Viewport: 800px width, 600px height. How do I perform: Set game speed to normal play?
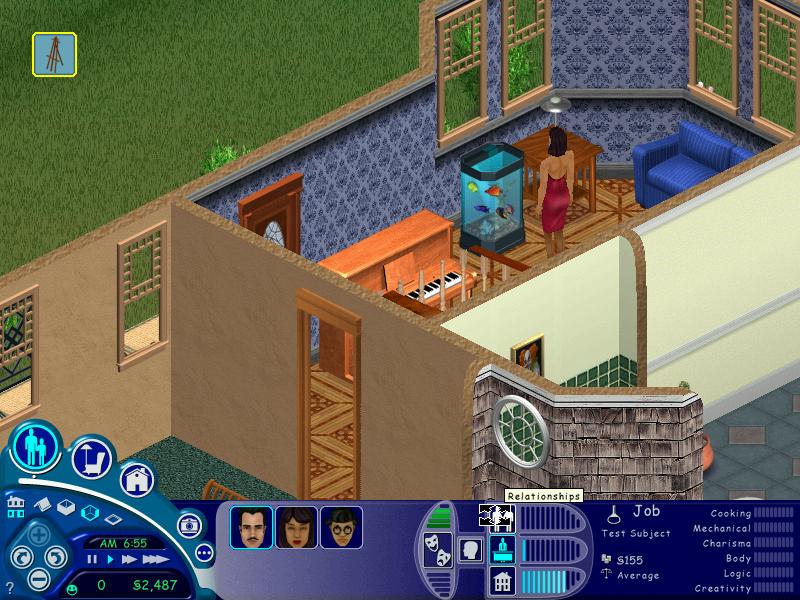(108, 560)
